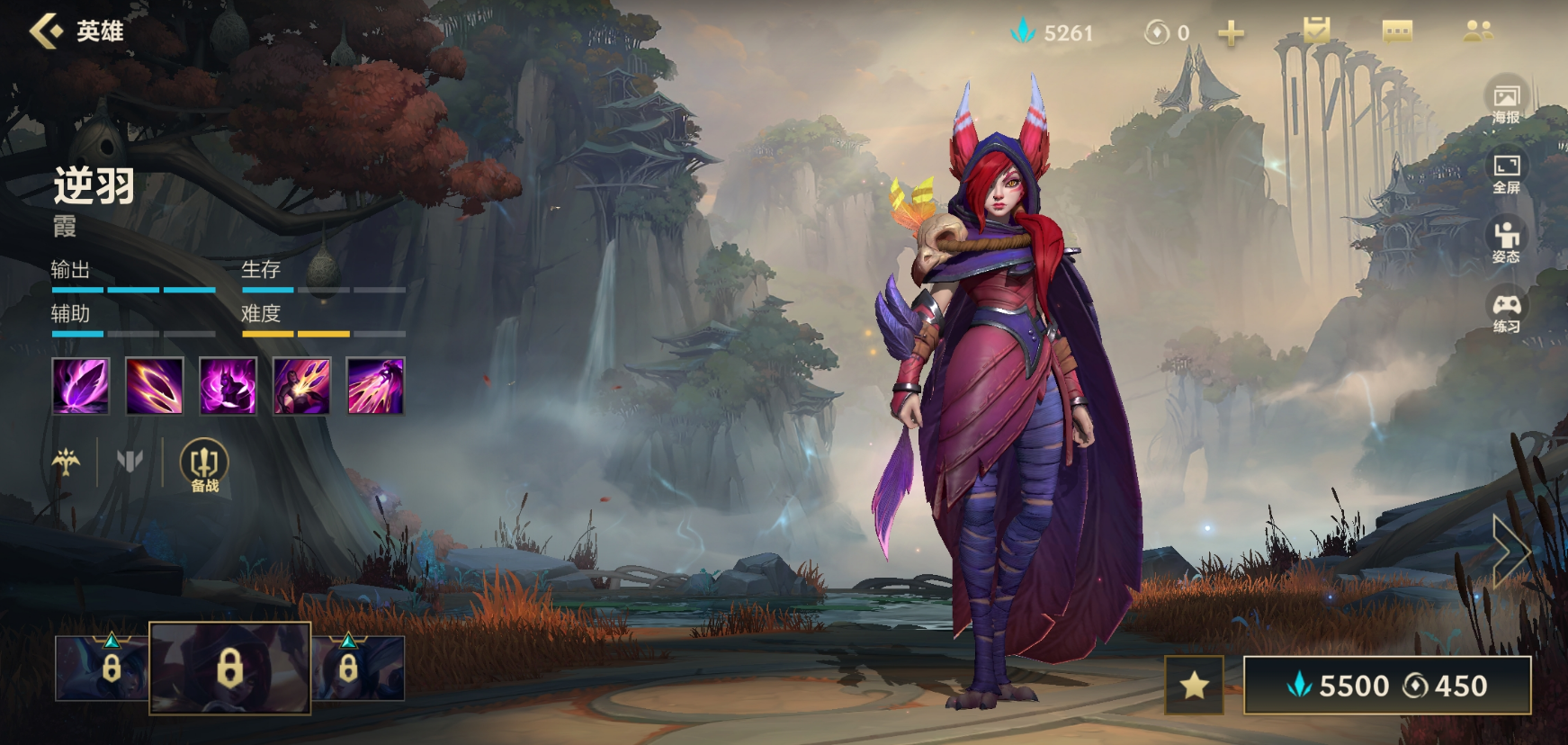The image size is (1568, 745).
Task: Open the friends list icon
Action: pos(1478,31)
